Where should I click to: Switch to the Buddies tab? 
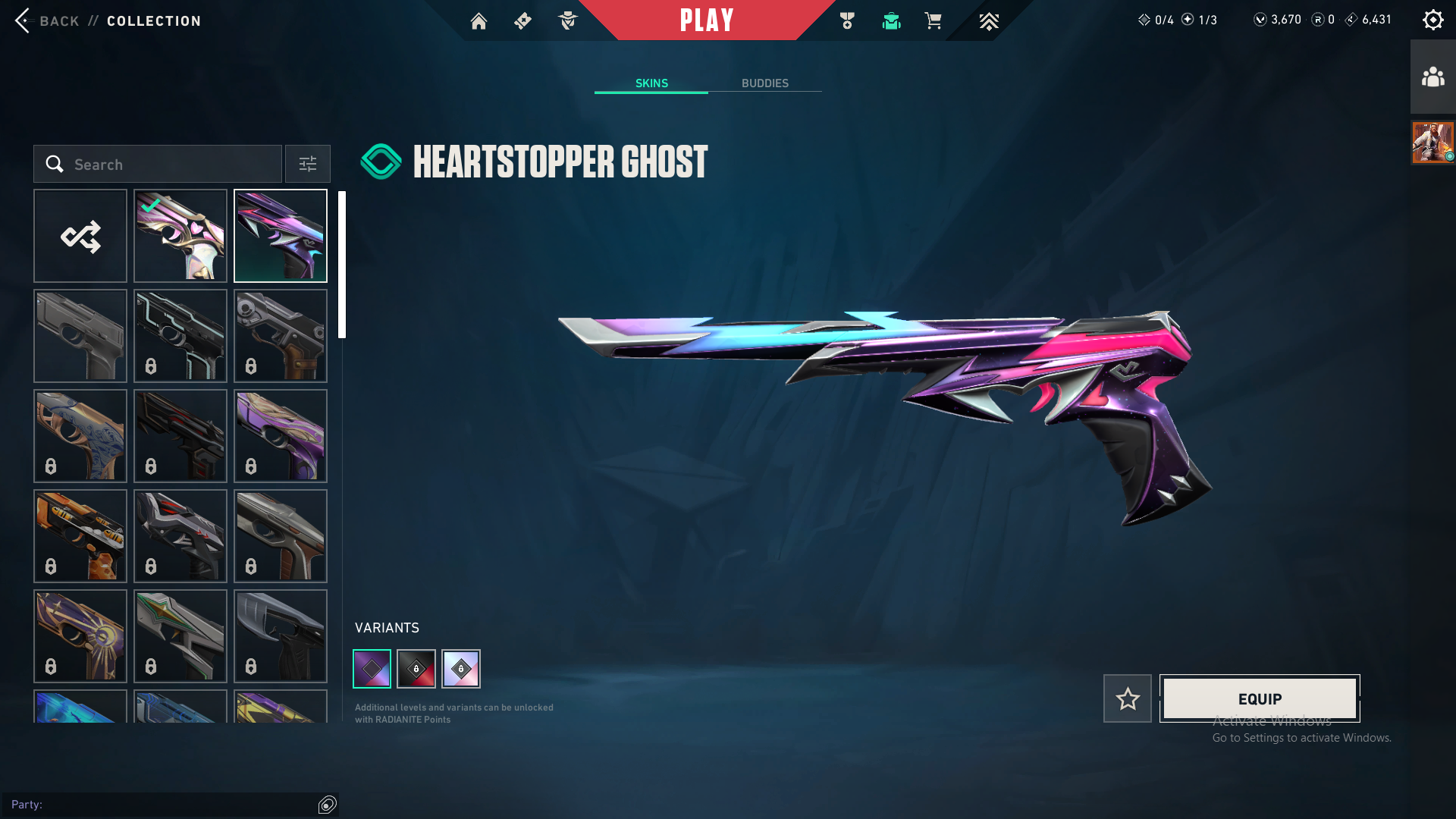click(764, 83)
